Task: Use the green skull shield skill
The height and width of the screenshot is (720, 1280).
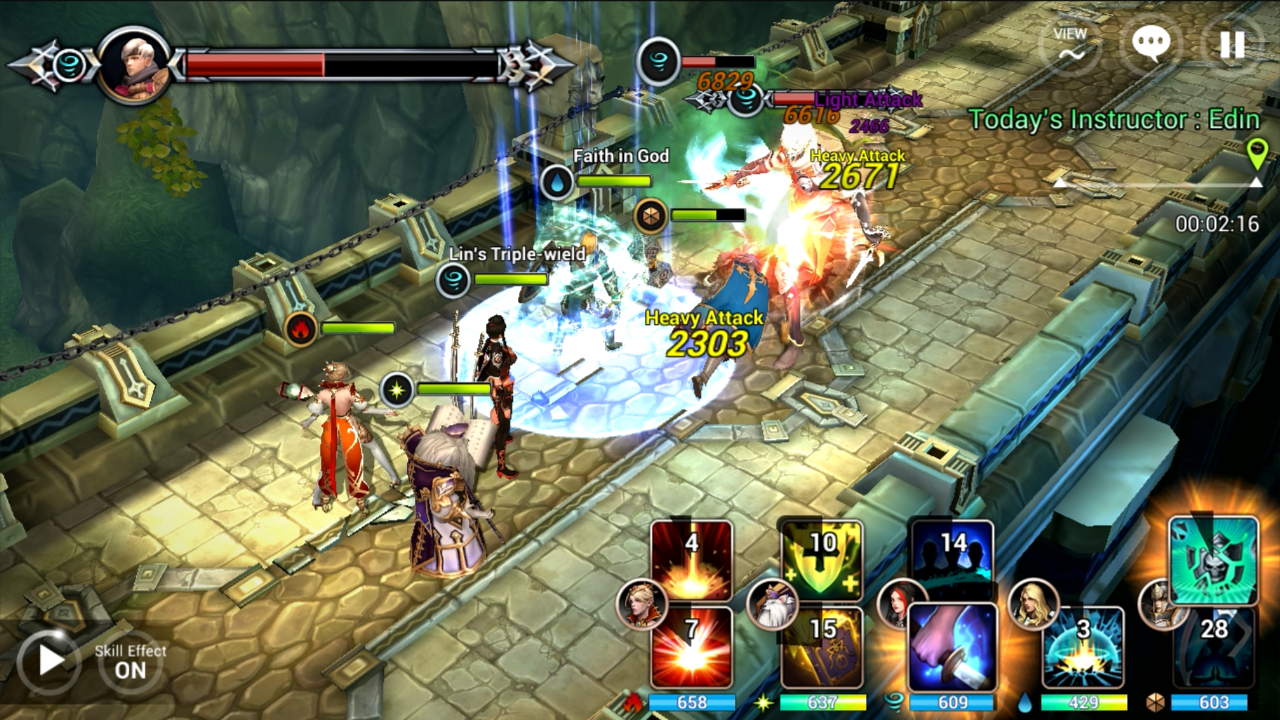Action: point(1213,561)
